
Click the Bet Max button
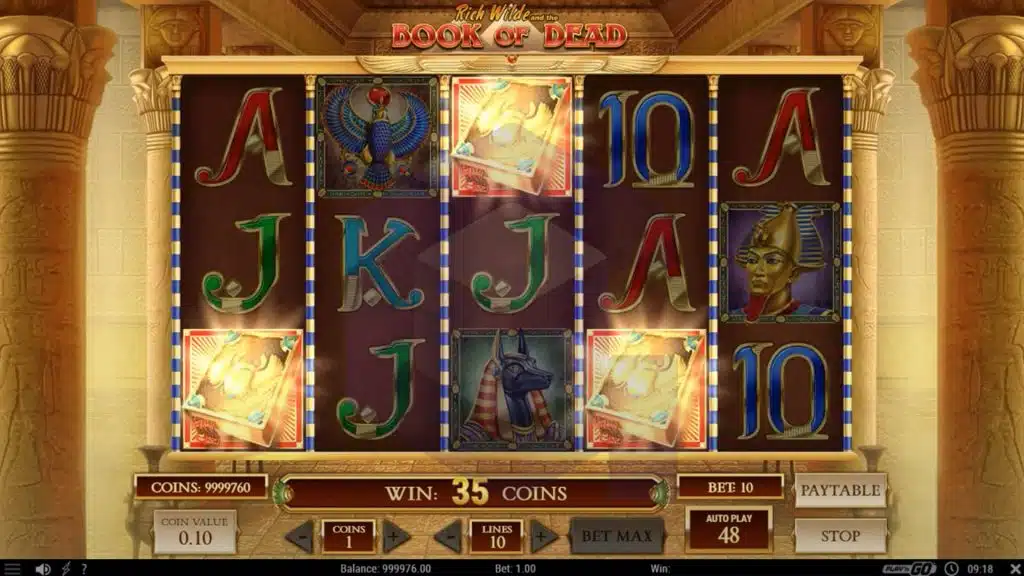(617, 536)
